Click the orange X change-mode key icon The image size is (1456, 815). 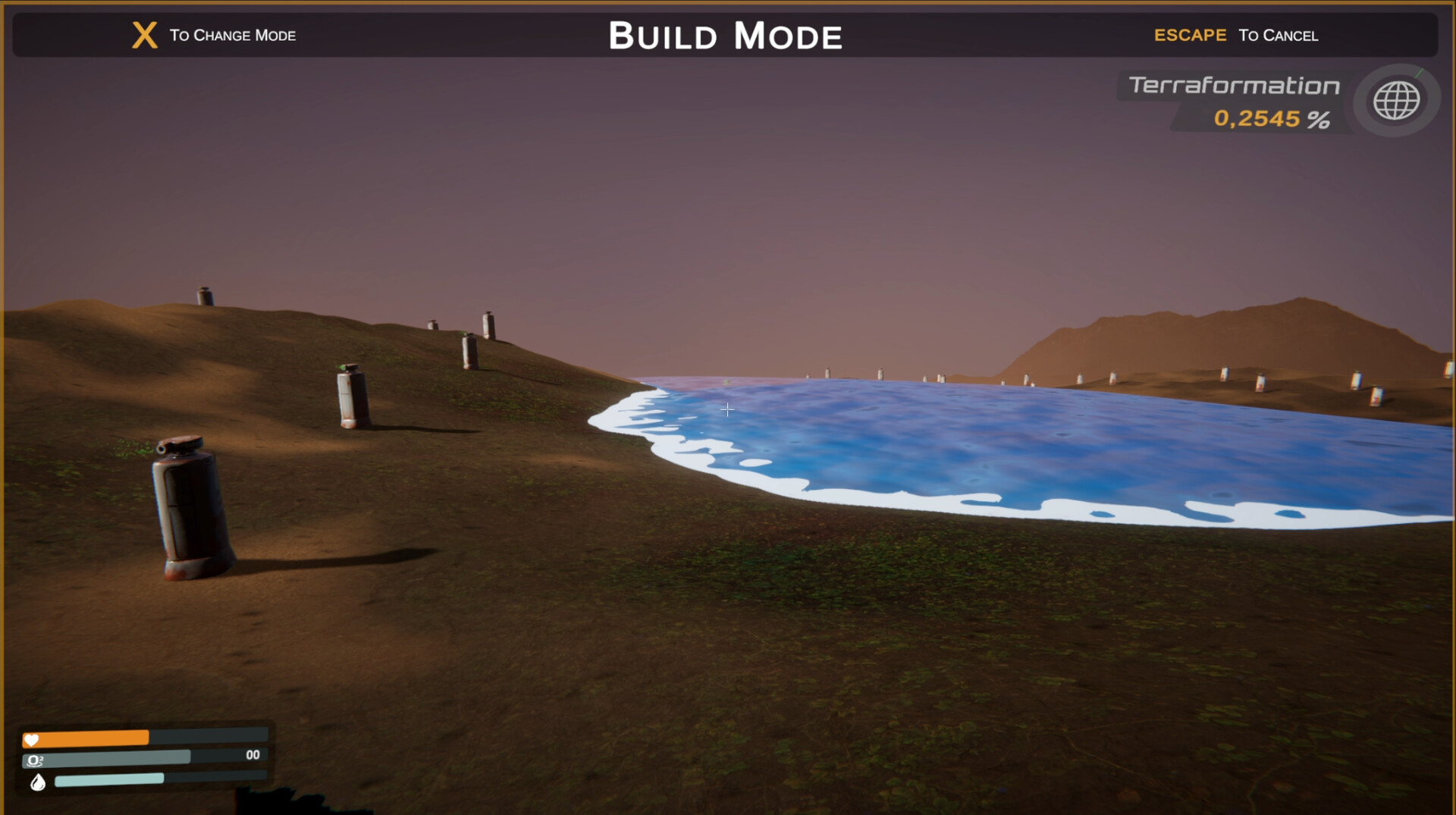pos(143,34)
